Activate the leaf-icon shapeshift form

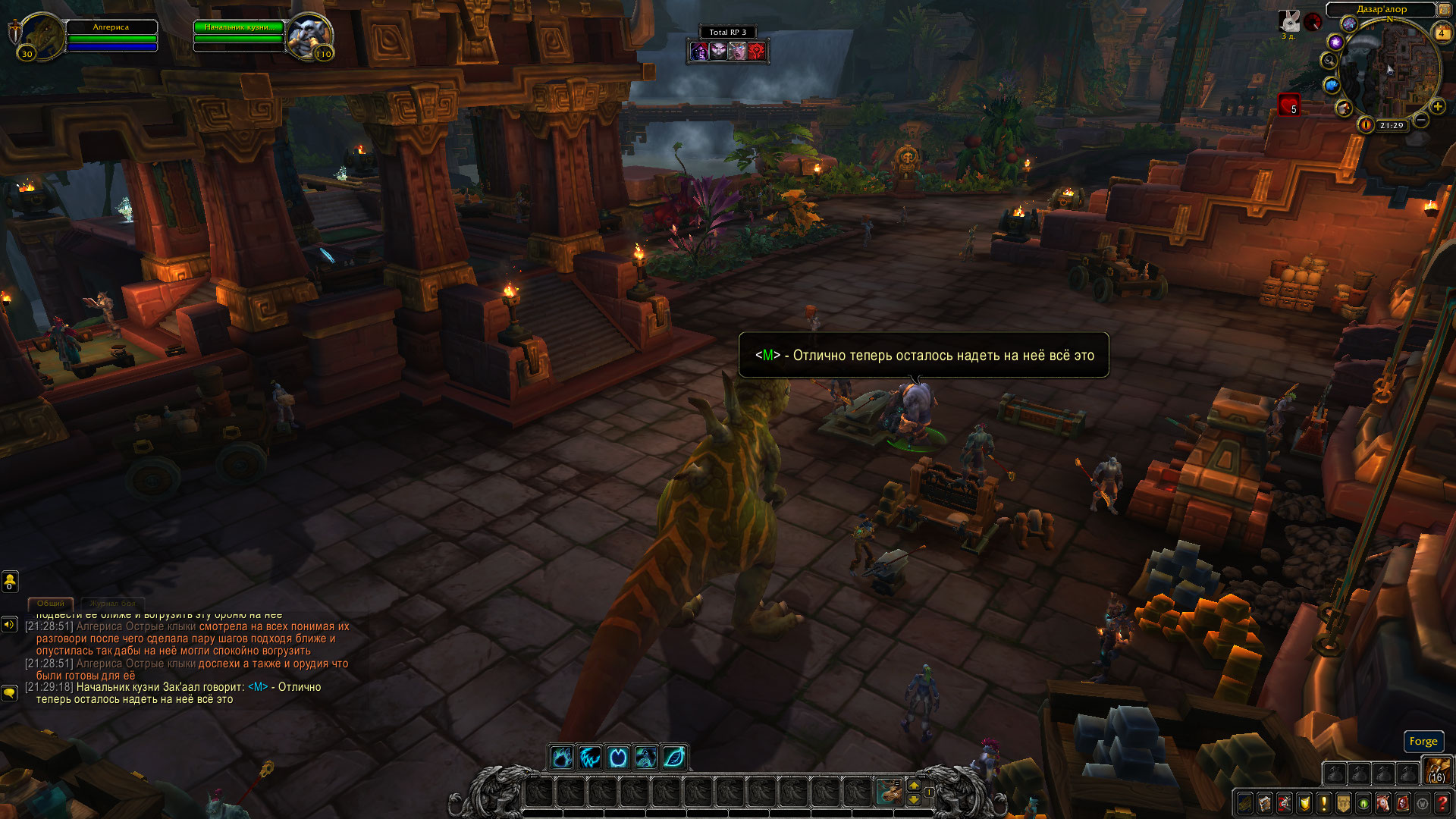(x=674, y=757)
